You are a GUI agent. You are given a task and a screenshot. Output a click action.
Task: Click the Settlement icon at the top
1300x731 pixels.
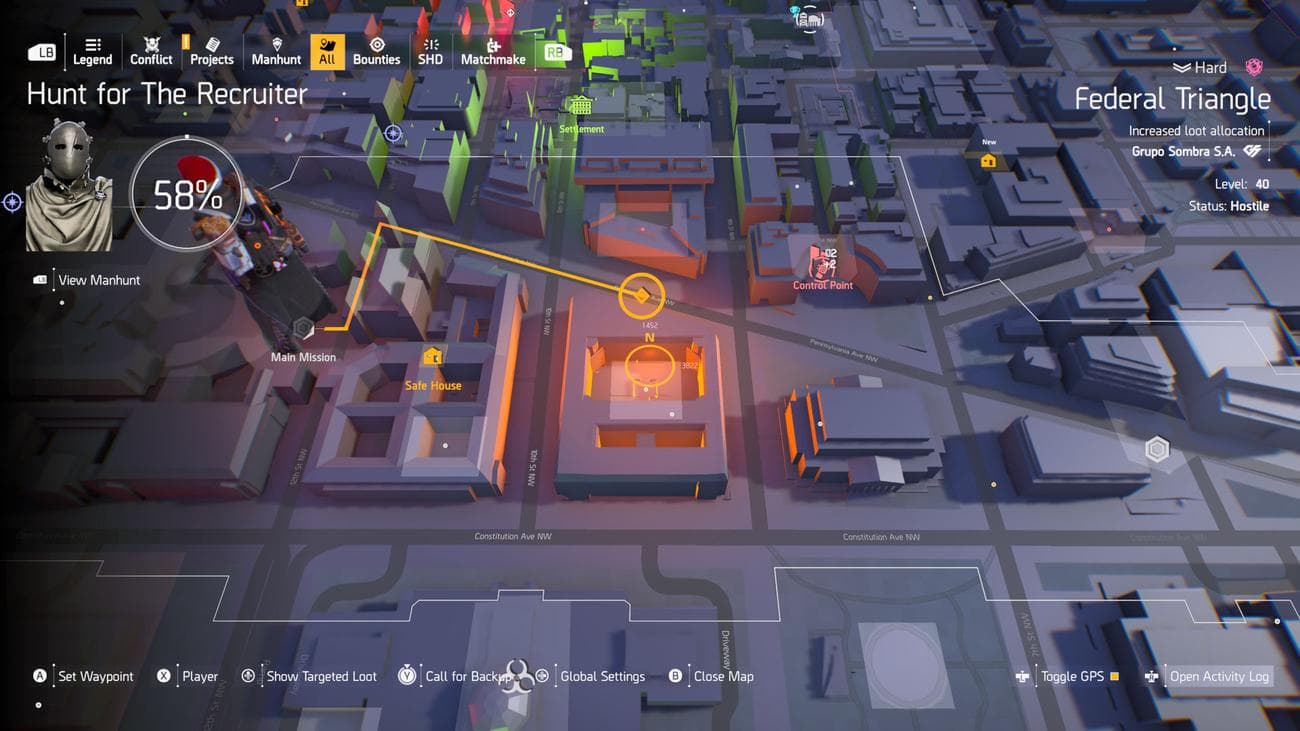(x=580, y=107)
